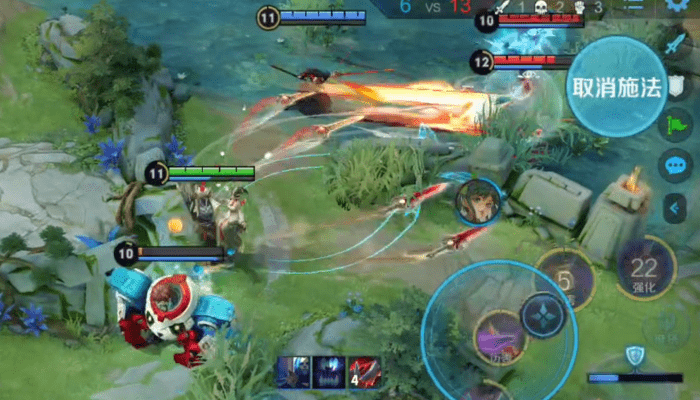Activate the 强化 skill showing 22
Screen dimensions: 700x400
(x=645, y=268)
